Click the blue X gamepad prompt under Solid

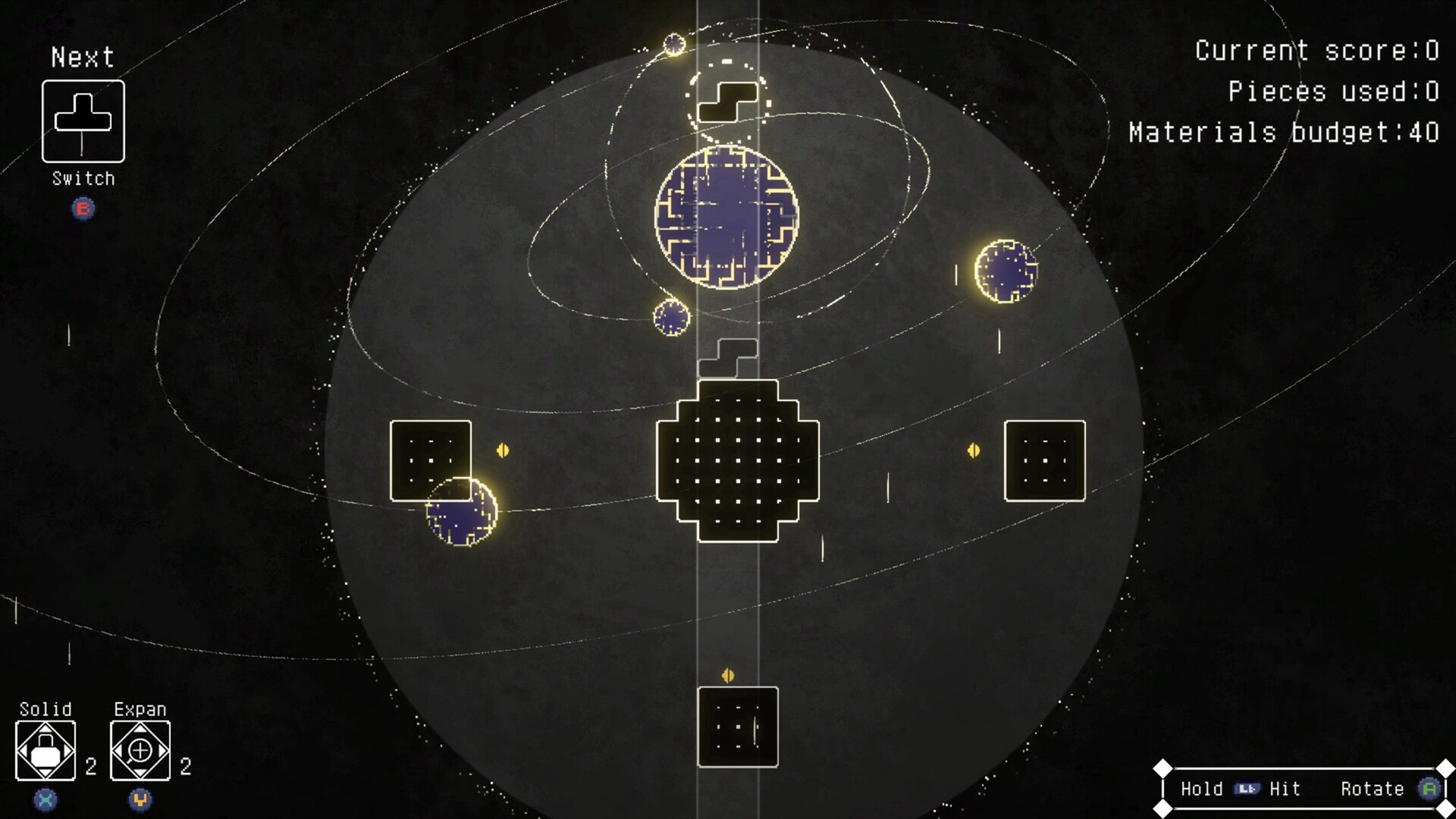click(45, 798)
